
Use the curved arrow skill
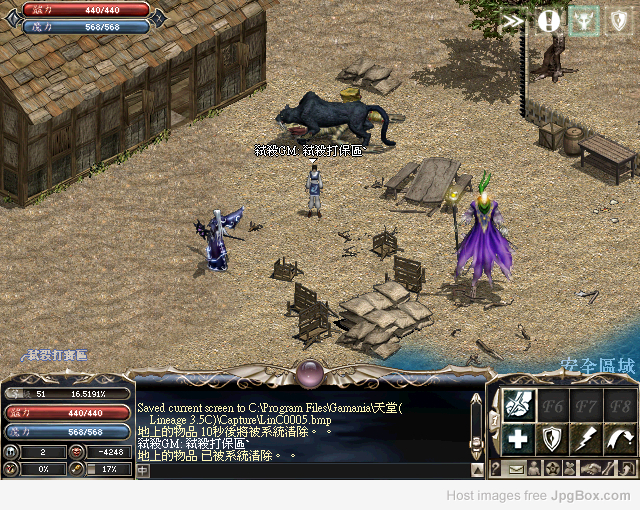pyautogui.click(x=620, y=438)
